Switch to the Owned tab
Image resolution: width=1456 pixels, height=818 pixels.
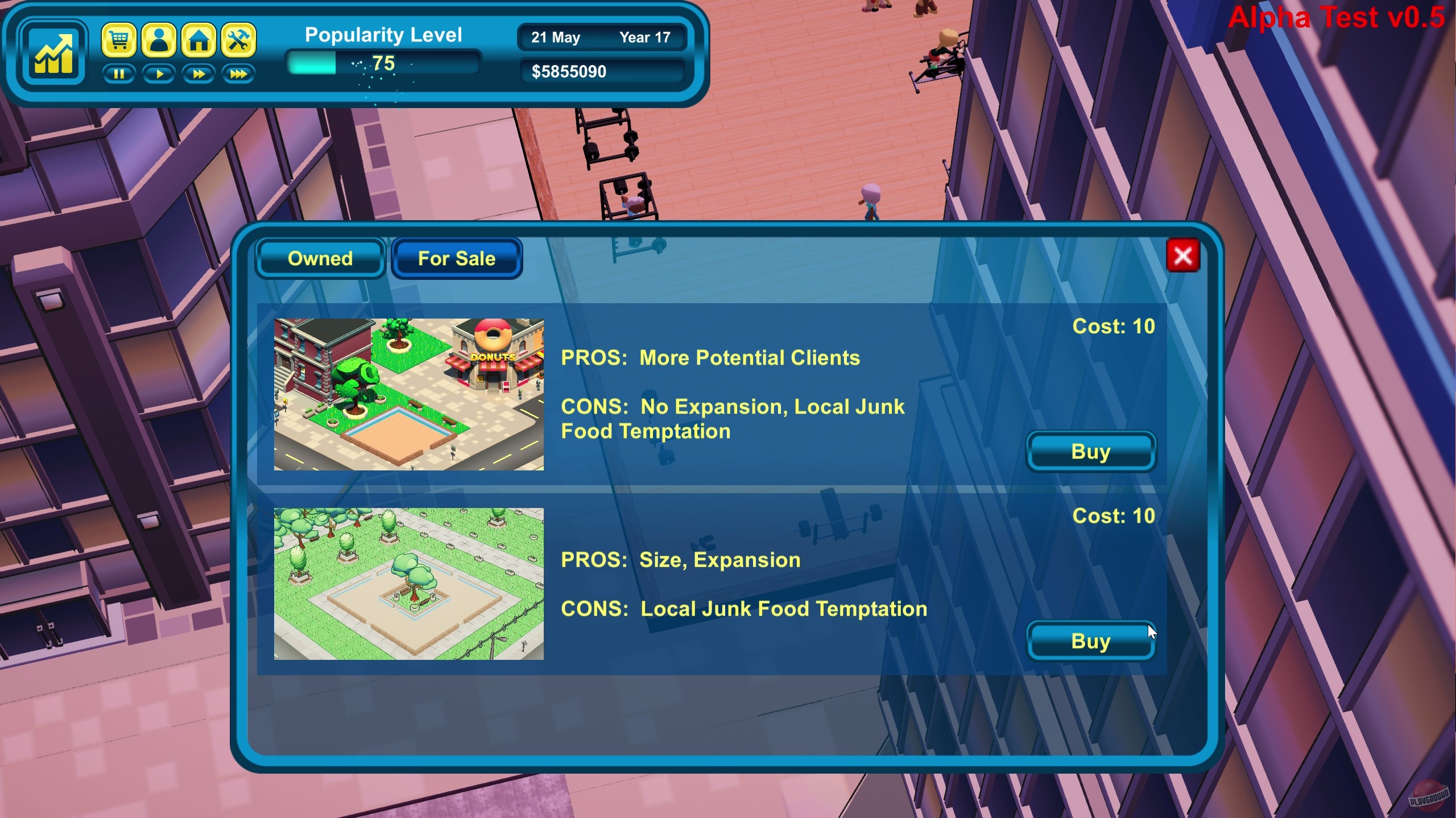pyautogui.click(x=320, y=258)
